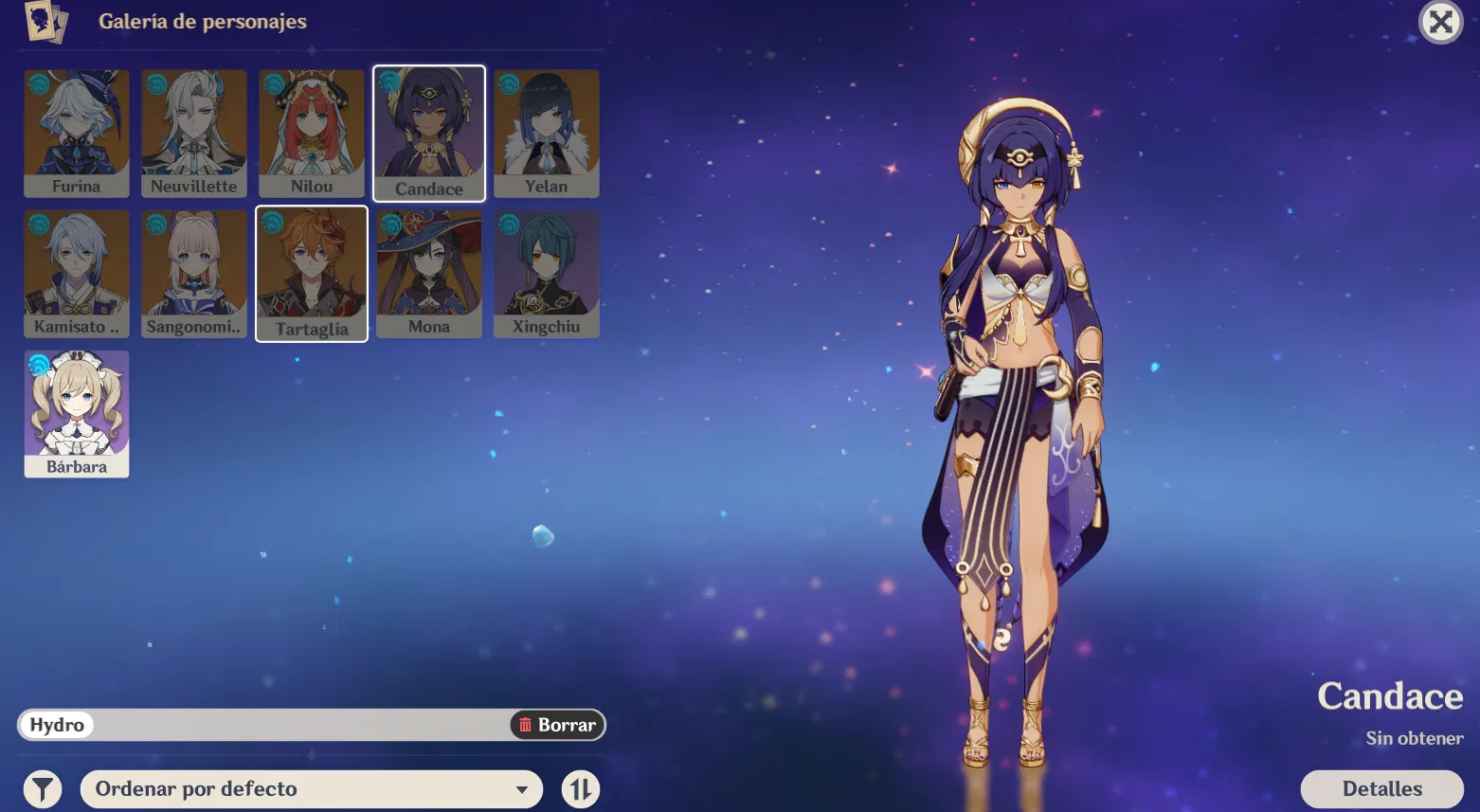Click the Hydro filter text field

(x=284, y=725)
